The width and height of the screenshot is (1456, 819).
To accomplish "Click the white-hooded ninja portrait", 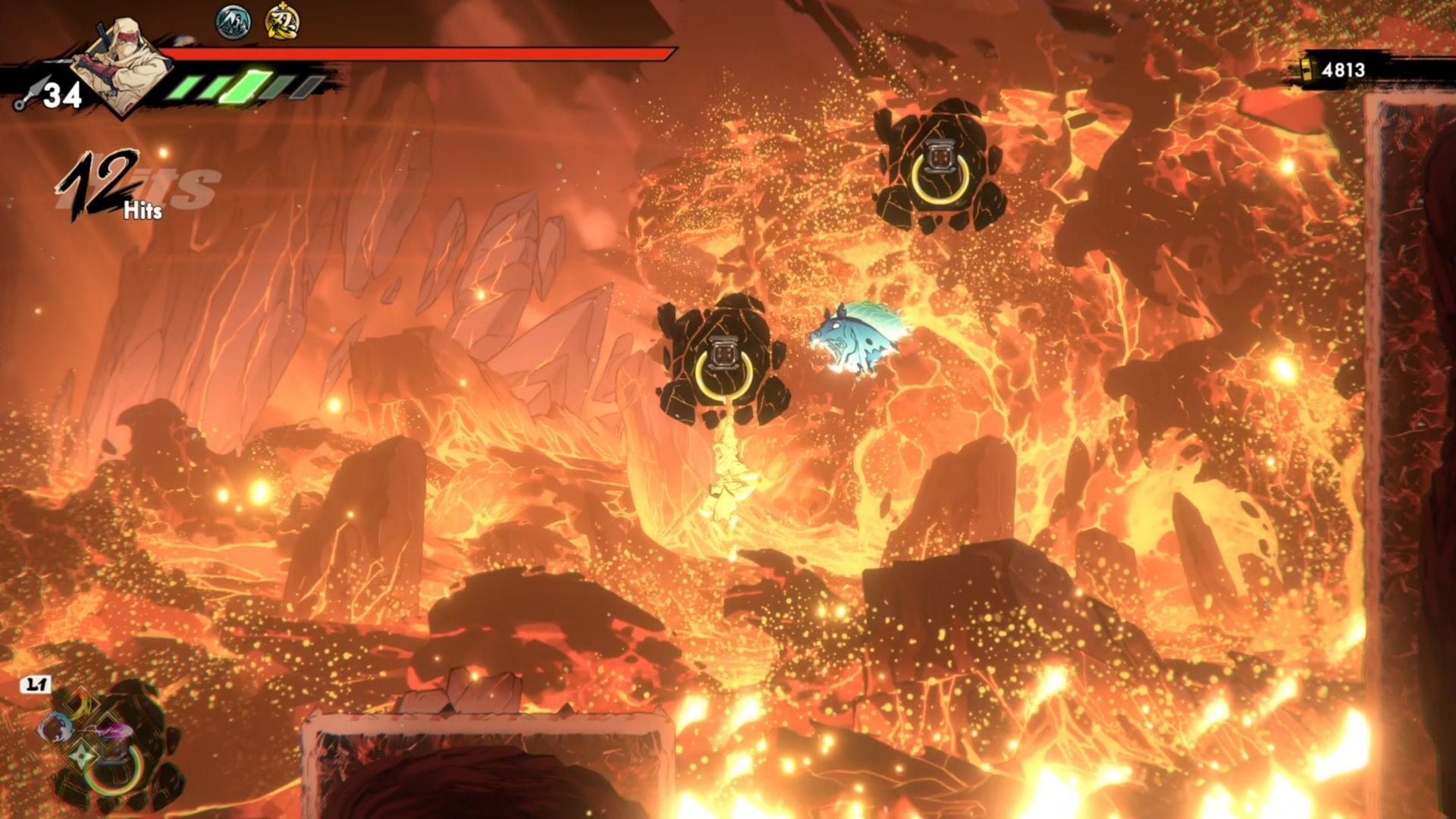I will point(121,67).
